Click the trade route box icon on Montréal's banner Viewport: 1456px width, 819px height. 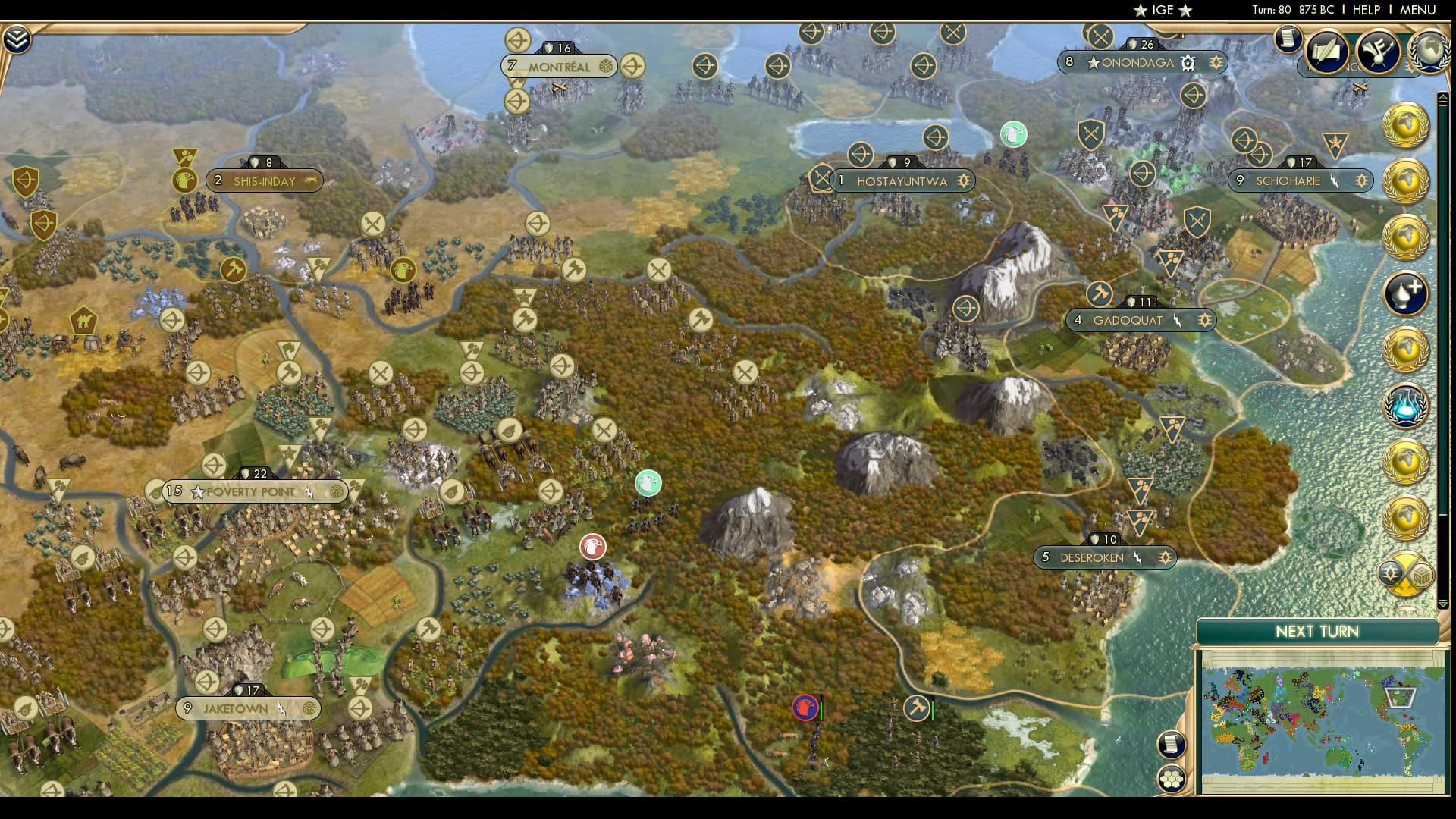tap(604, 67)
